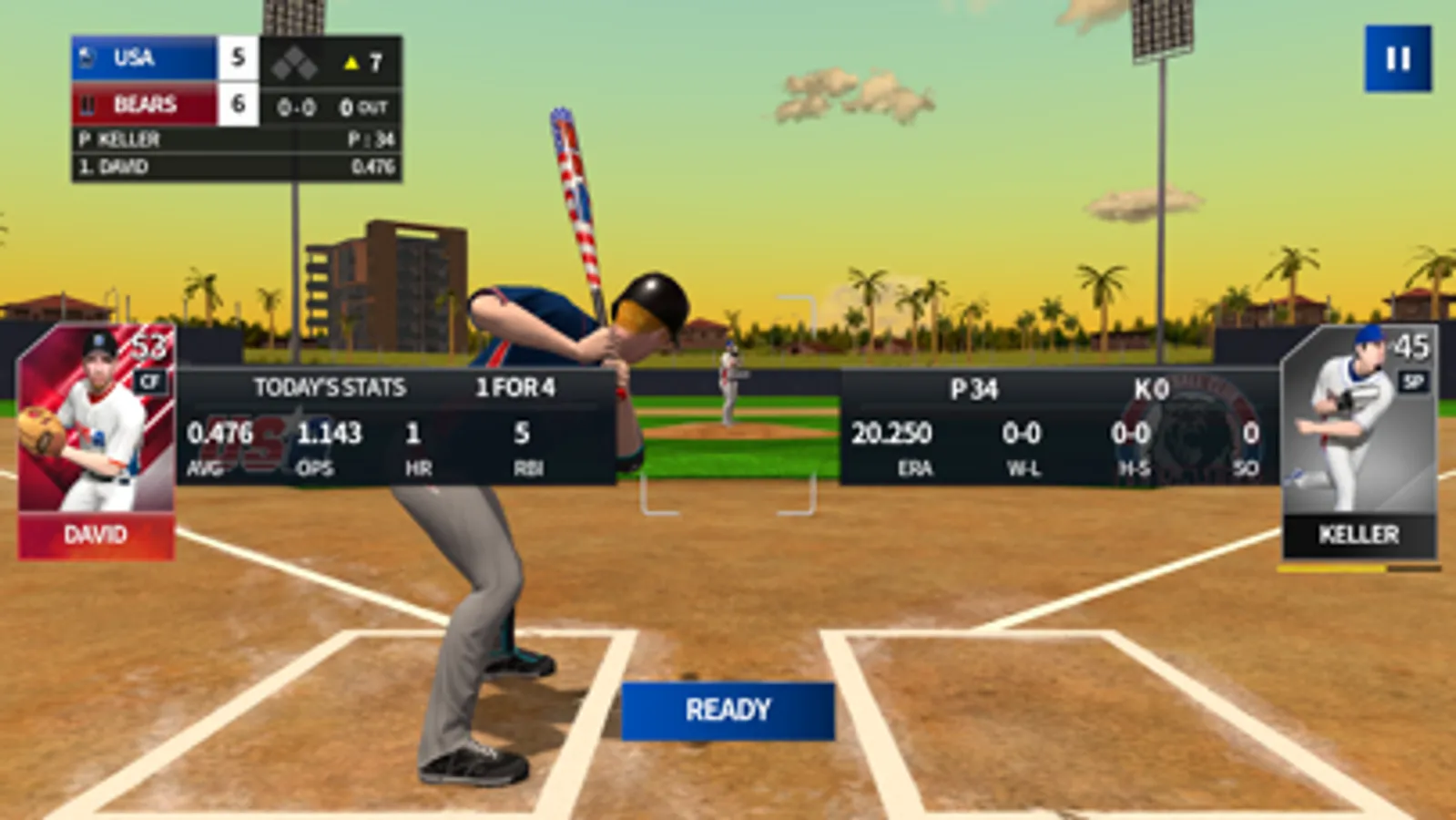Click the P:34 pitch count on the scoreboard
Screen dimensions: 1456x820
pos(371,139)
